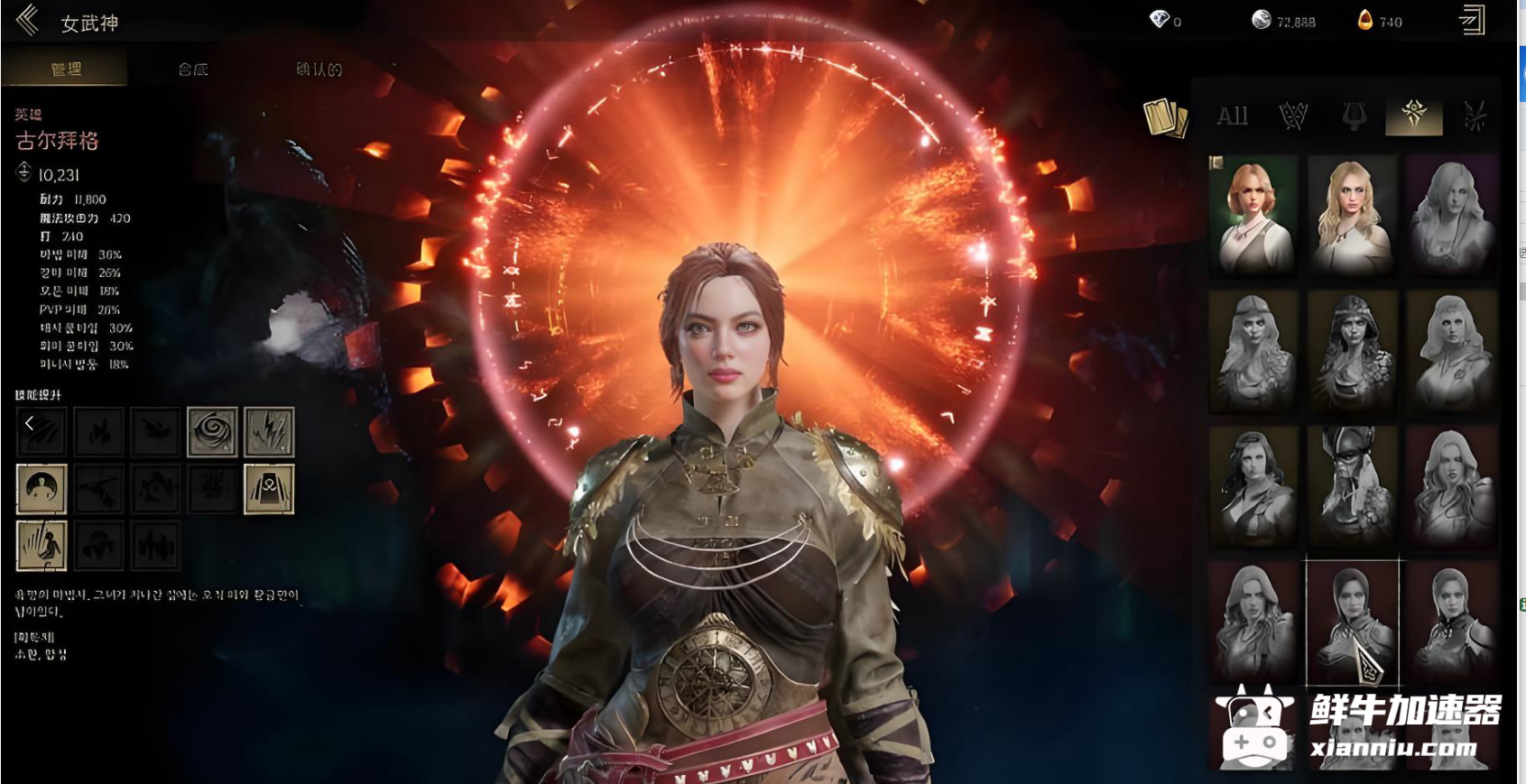Select the helmeted warrior statue portrait
The image size is (1526, 784).
pos(1352,485)
